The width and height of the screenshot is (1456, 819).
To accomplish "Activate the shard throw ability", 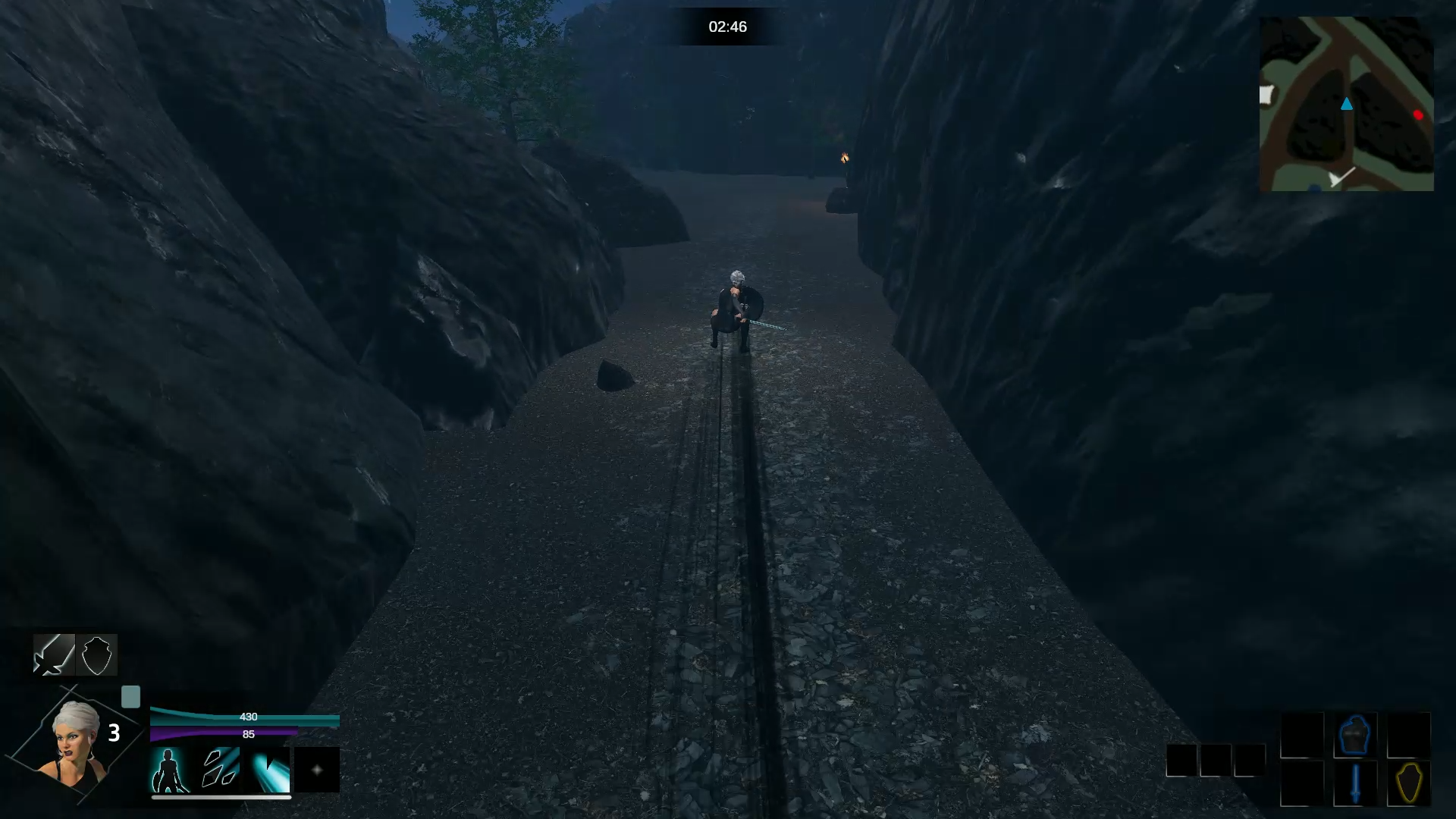I will tap(220, 770).
